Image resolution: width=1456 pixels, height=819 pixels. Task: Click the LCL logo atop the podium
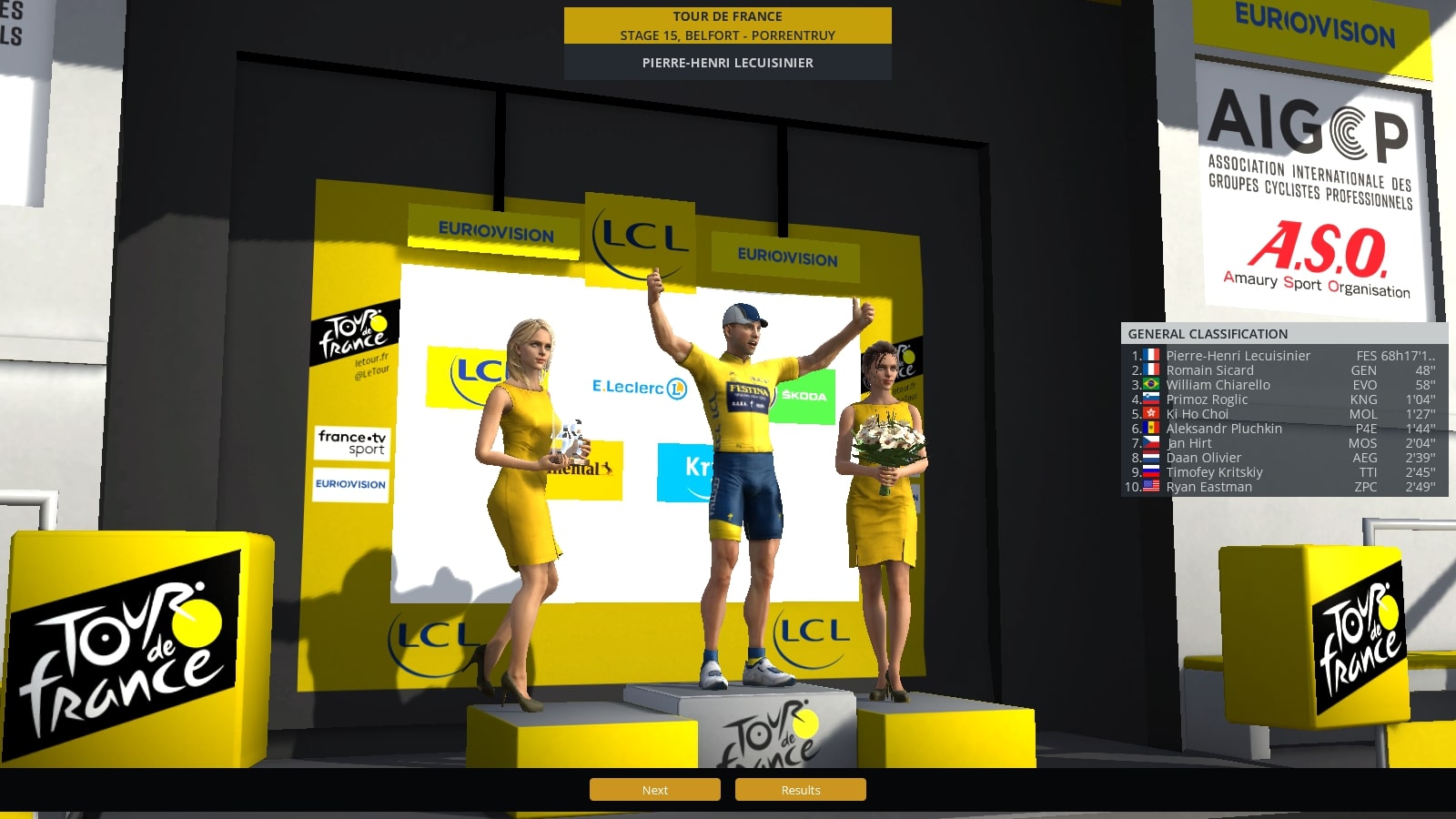click(642, 236)
